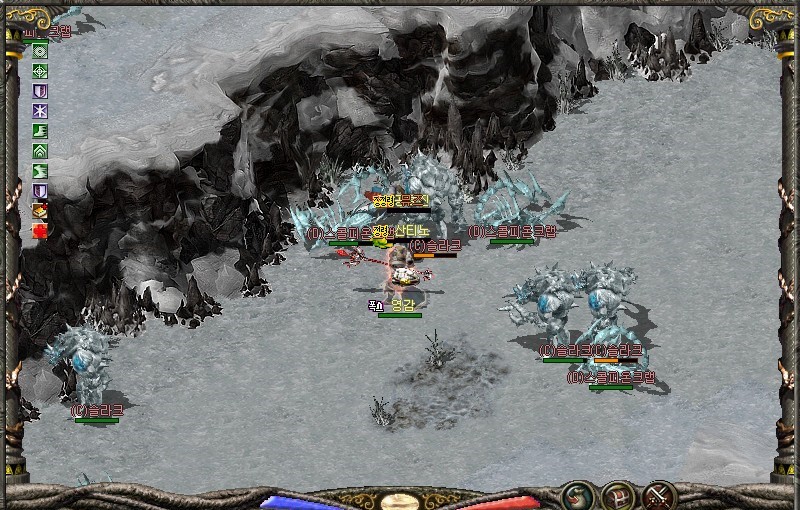Image resolution: width=800 pixels, height=510 pixels.
Task: Click the crossed swords round button
Action: (659, 493)
